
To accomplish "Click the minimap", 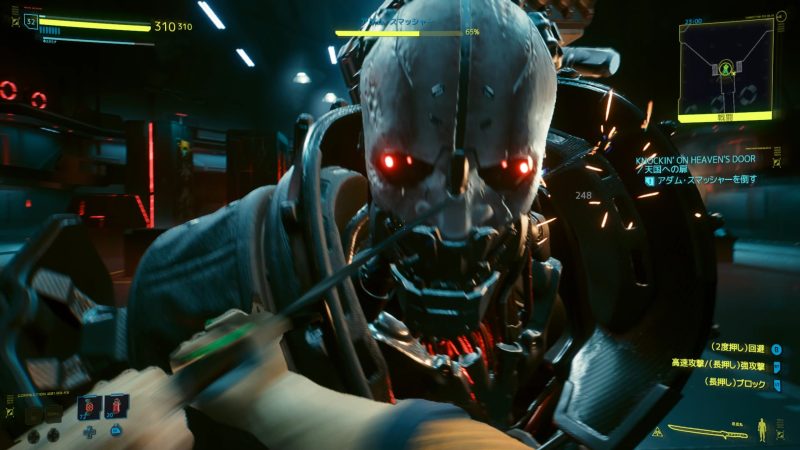I will coord(725,67).
